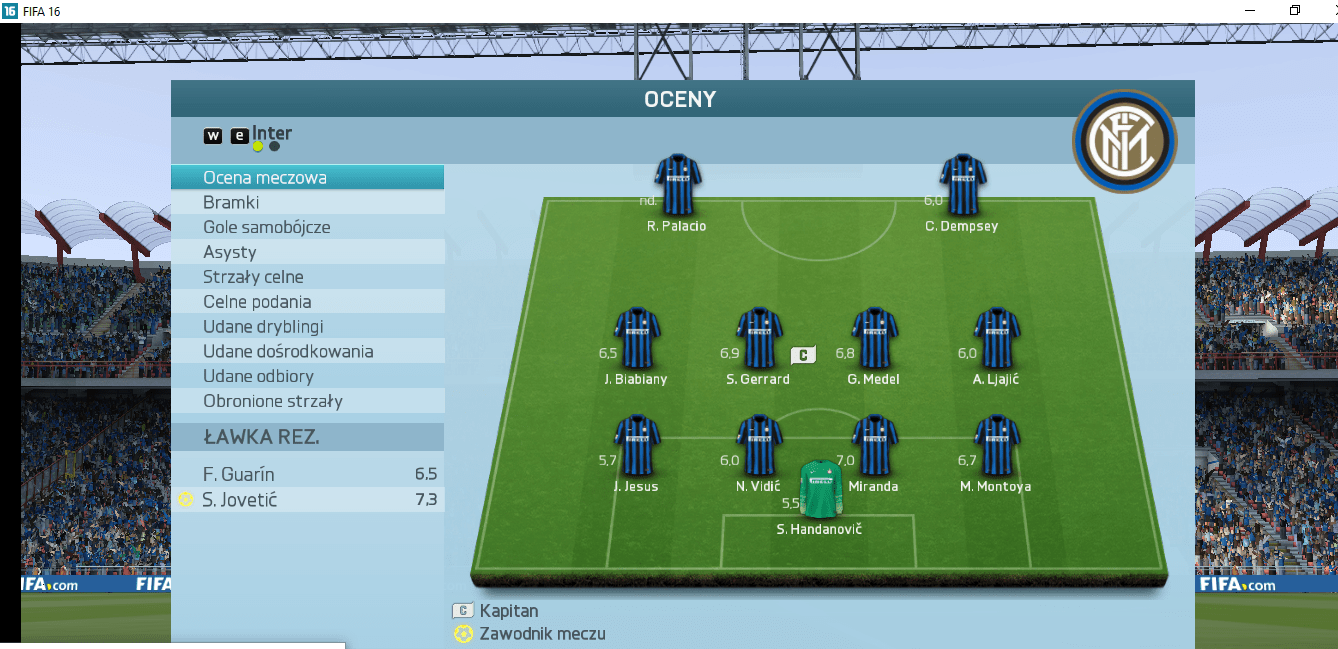Screen dimensions: 1338x649
Task: Select goalkeeper S. Handanovič
Action: click(820, 488)
